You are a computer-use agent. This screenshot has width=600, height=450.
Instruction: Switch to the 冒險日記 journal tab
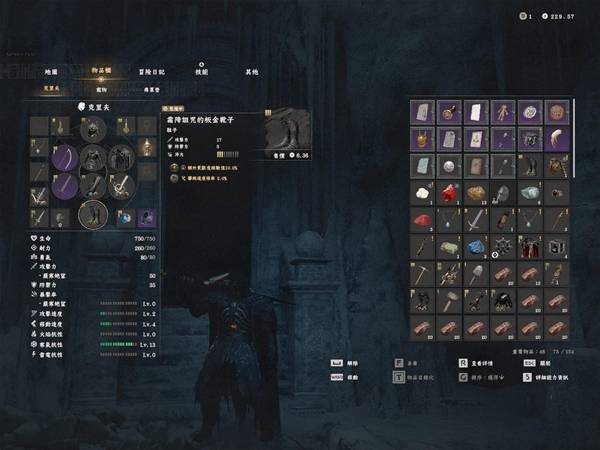(x=152, y=72)
